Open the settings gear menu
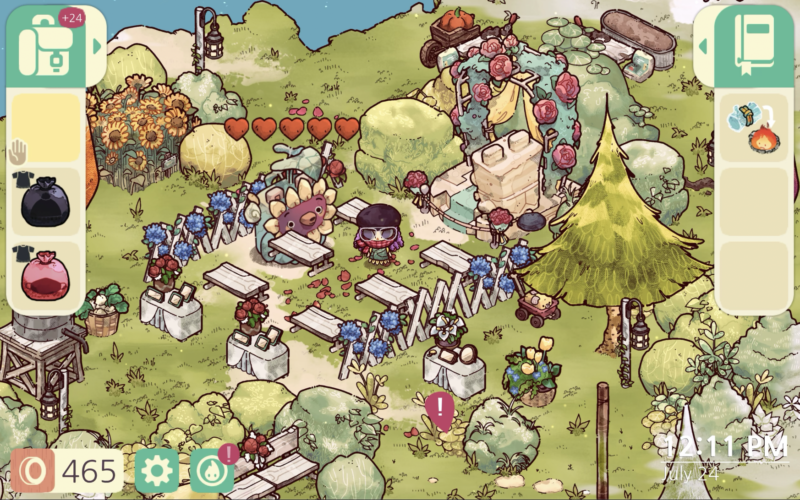Viewport: 800px width, 500px height. tap(155, 470)
